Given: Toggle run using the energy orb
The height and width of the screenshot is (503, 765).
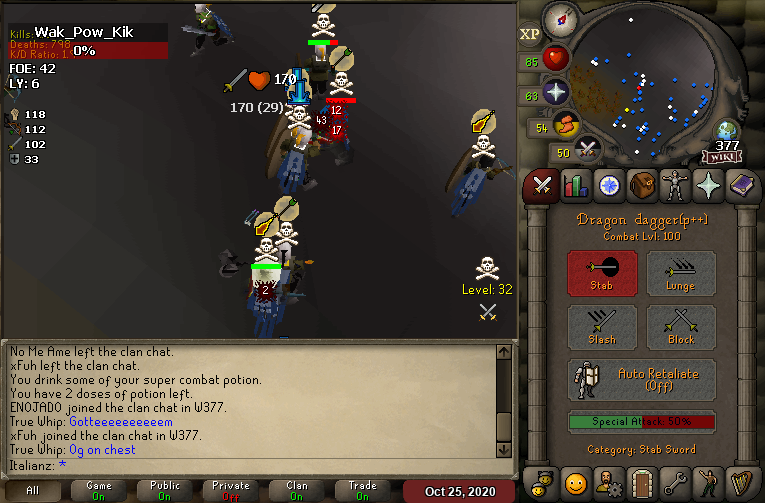Looking at the screenshot, I should (569, 126).
